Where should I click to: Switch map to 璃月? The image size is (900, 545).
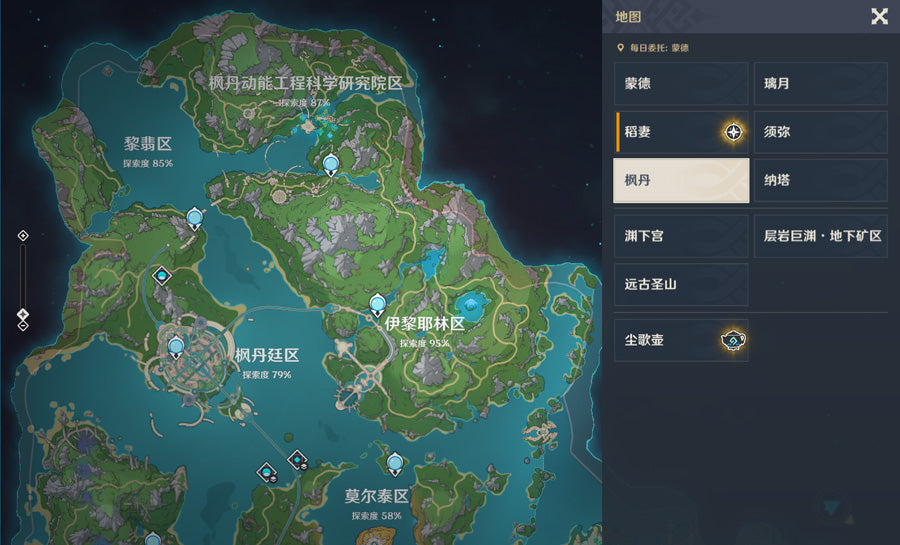[x=820, y=84]
